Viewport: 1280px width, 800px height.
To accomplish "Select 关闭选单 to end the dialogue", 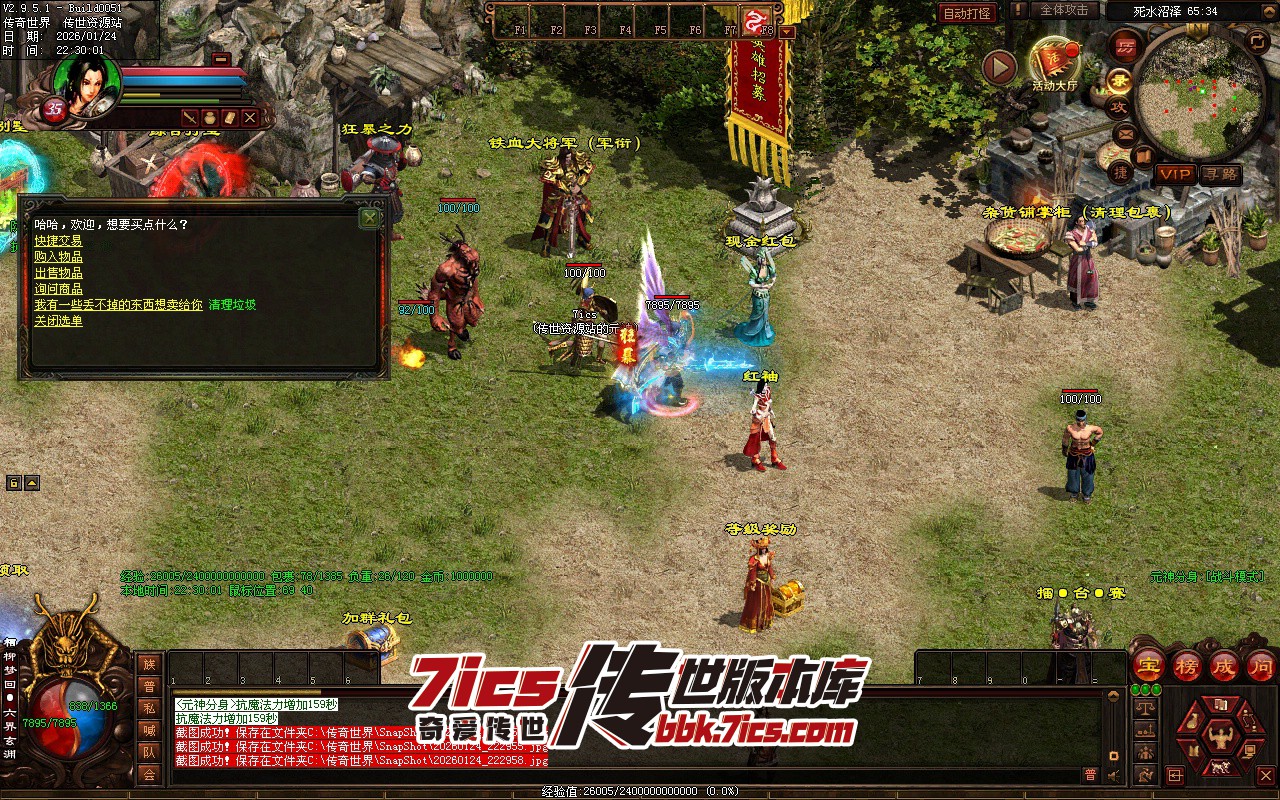I will click(58, 321).
